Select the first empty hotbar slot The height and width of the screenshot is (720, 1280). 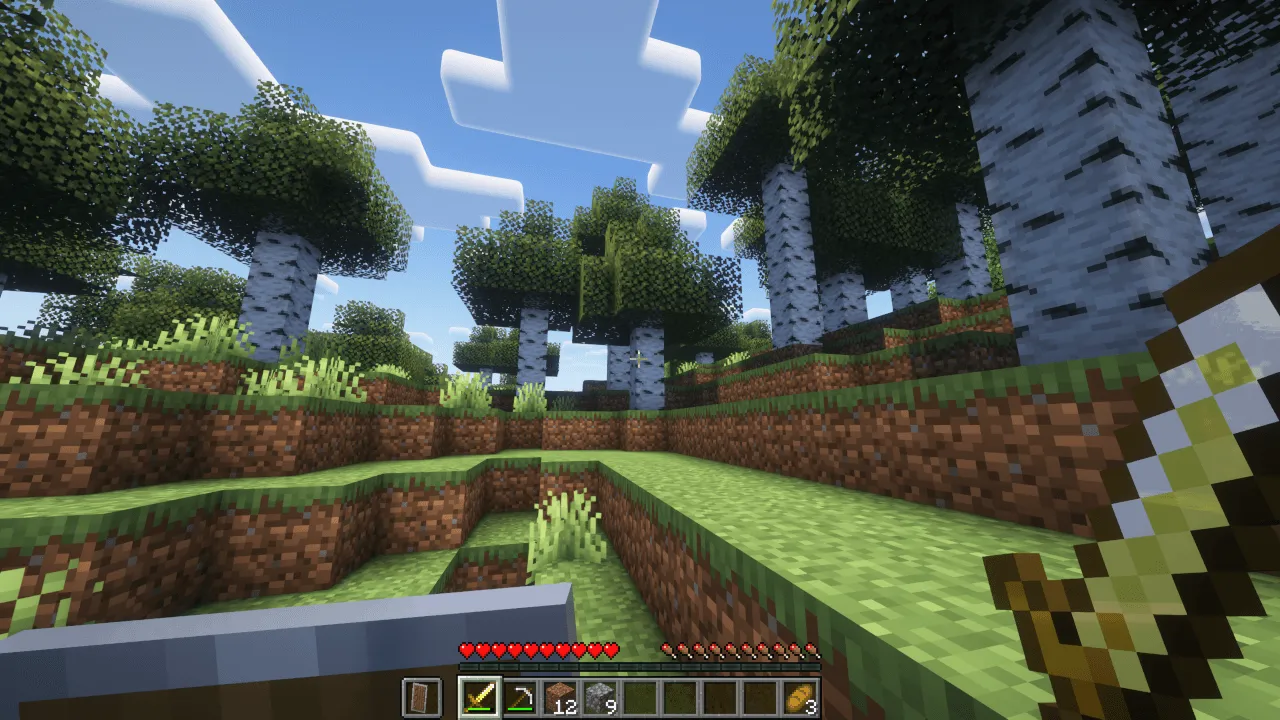pos(637,697)
